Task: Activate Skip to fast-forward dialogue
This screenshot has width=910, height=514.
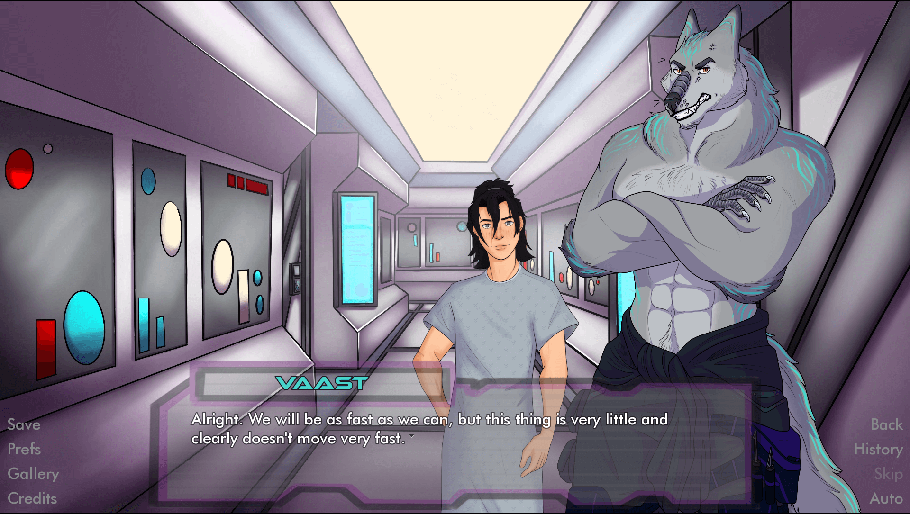Action: pyautogui.click(x=888, y=474)
